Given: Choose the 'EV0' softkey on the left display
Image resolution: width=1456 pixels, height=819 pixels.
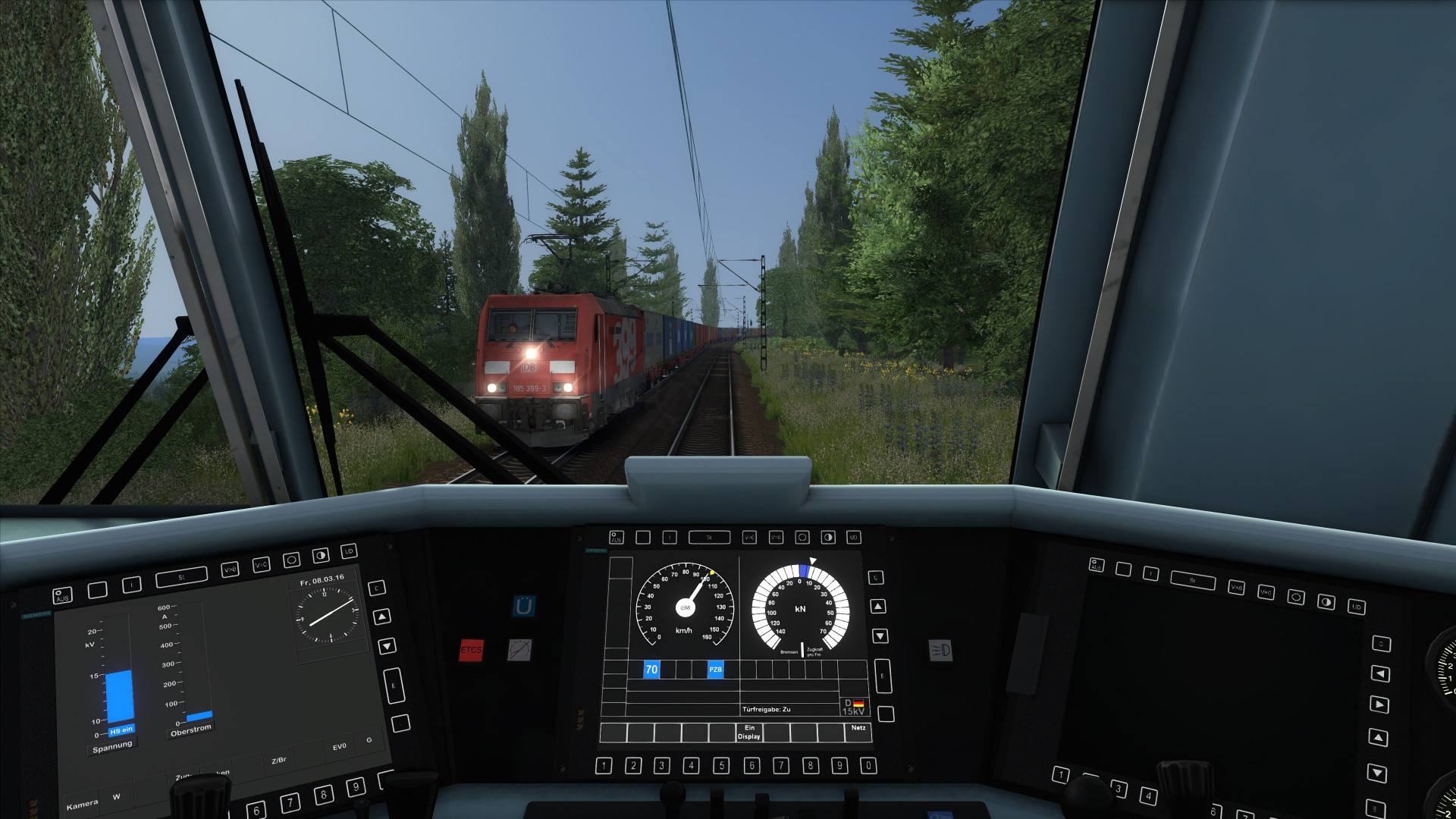Looking at the screenshot, I should point(339,747).
